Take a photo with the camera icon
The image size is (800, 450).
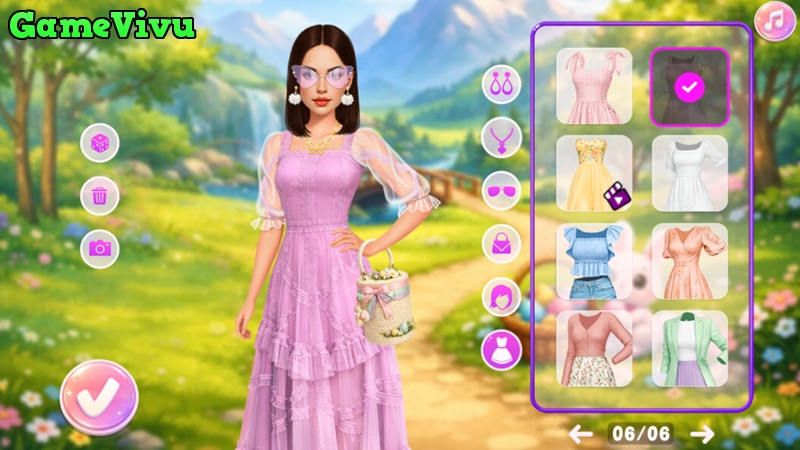[100, 247]
